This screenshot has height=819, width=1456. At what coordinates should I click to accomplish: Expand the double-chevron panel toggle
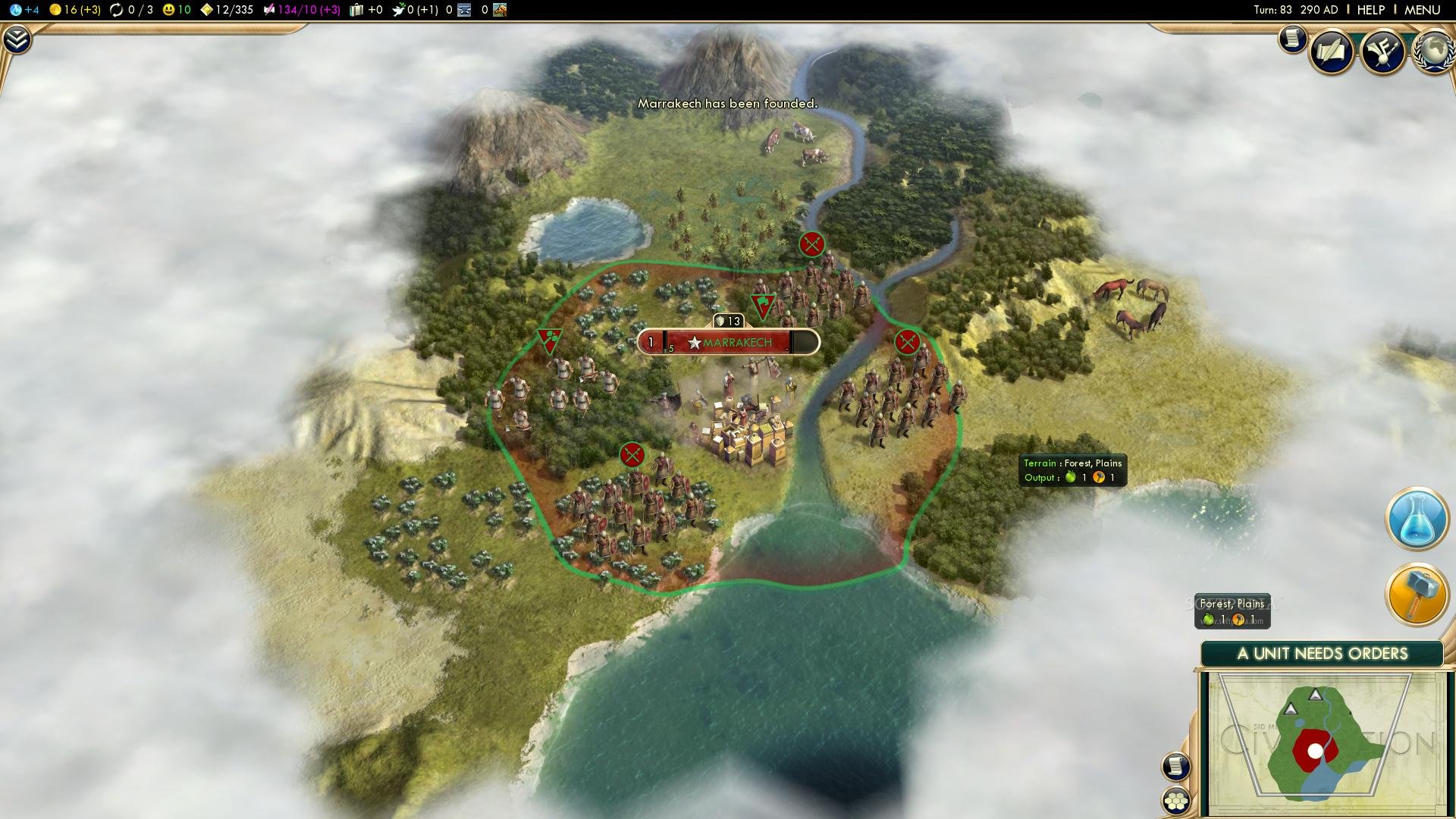17,39
